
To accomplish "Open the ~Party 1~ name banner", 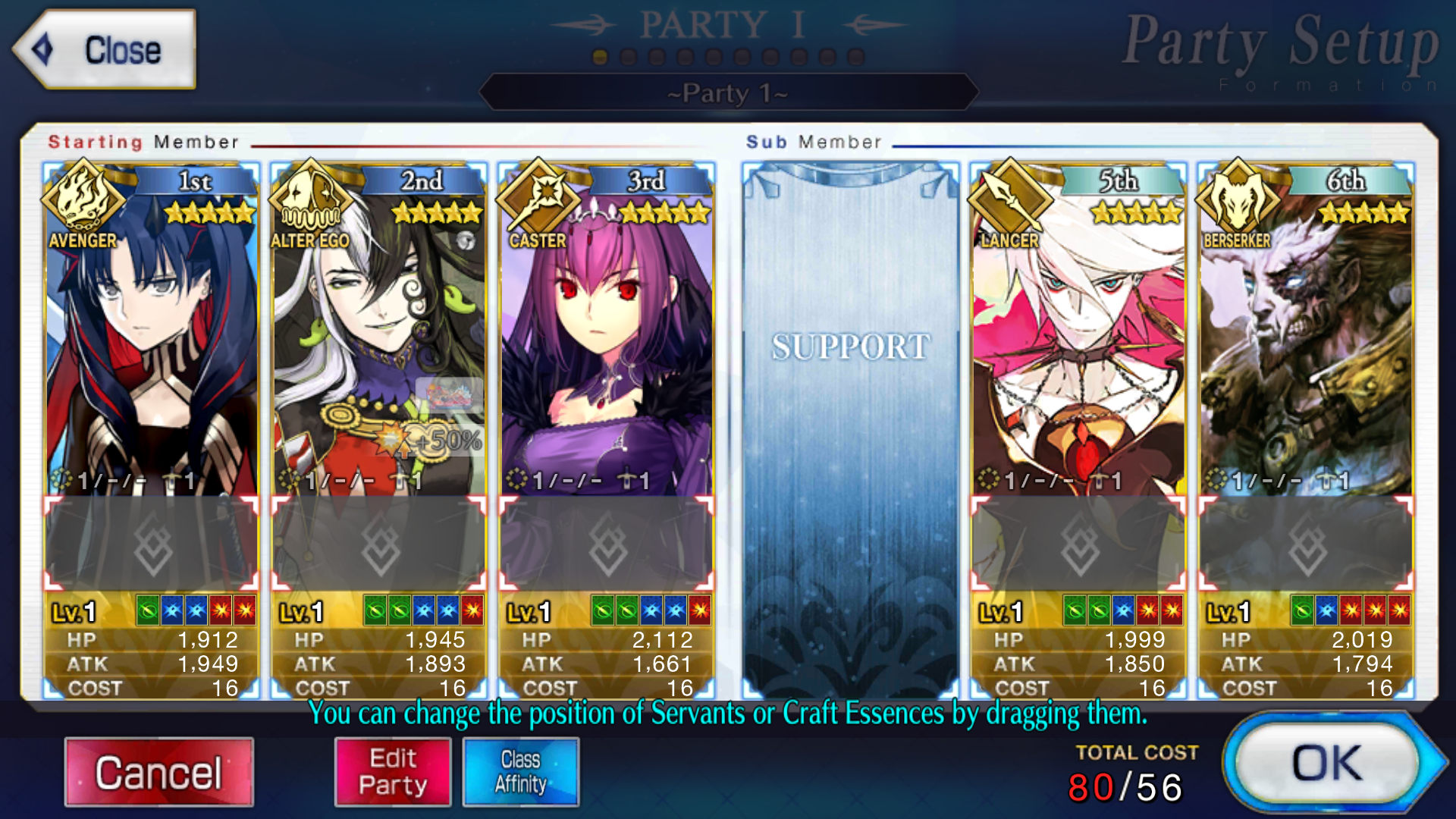I will point(728,93).
